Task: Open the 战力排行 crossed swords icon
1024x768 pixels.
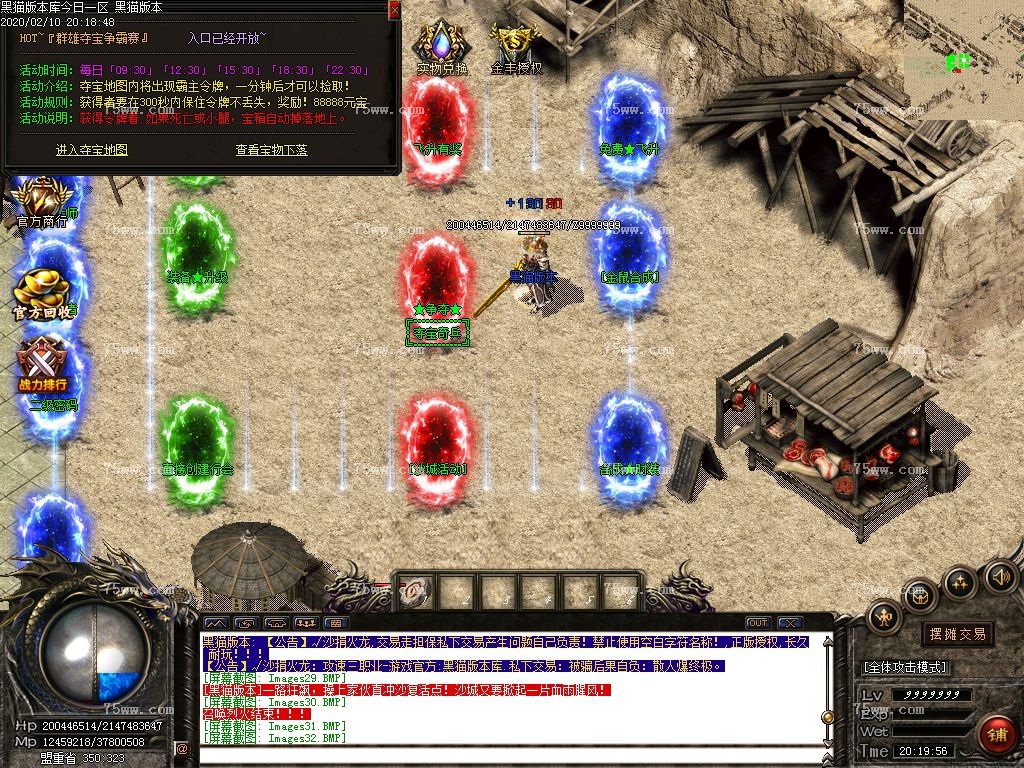Action: (43, 363)
